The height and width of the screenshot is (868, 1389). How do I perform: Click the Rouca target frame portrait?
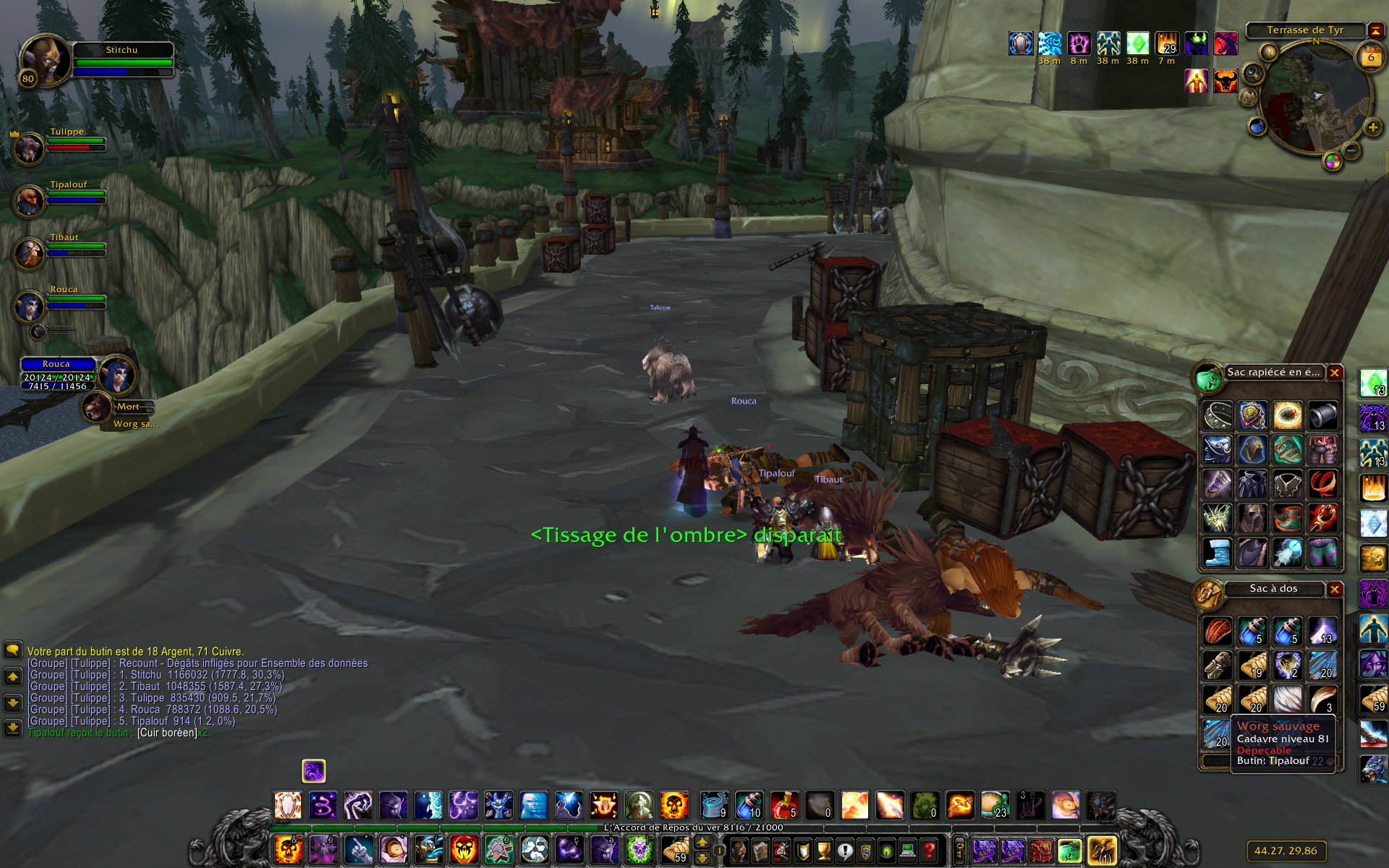(117, 374)
